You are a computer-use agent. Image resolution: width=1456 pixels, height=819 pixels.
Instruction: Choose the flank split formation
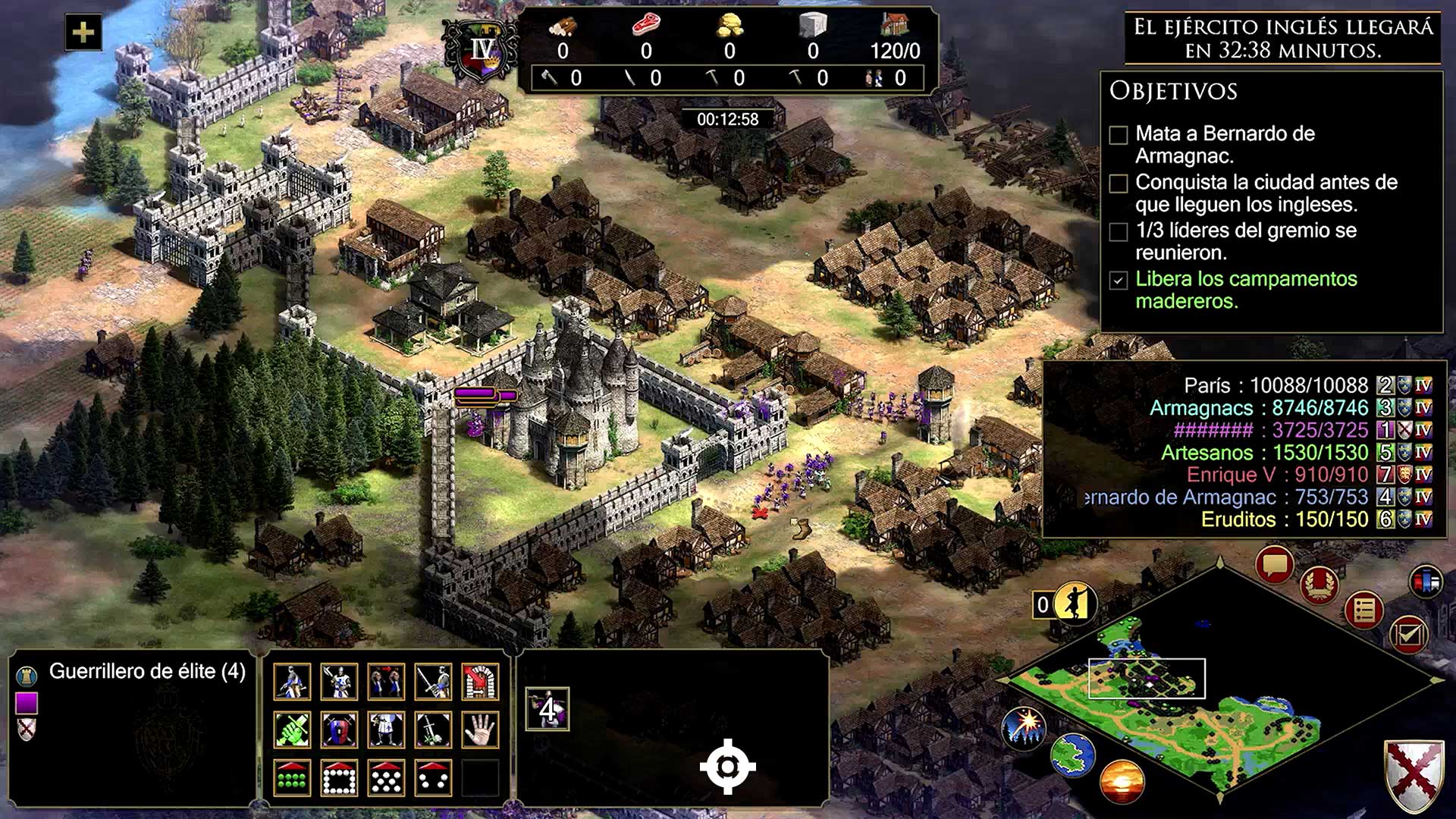[x=433, y=778]
